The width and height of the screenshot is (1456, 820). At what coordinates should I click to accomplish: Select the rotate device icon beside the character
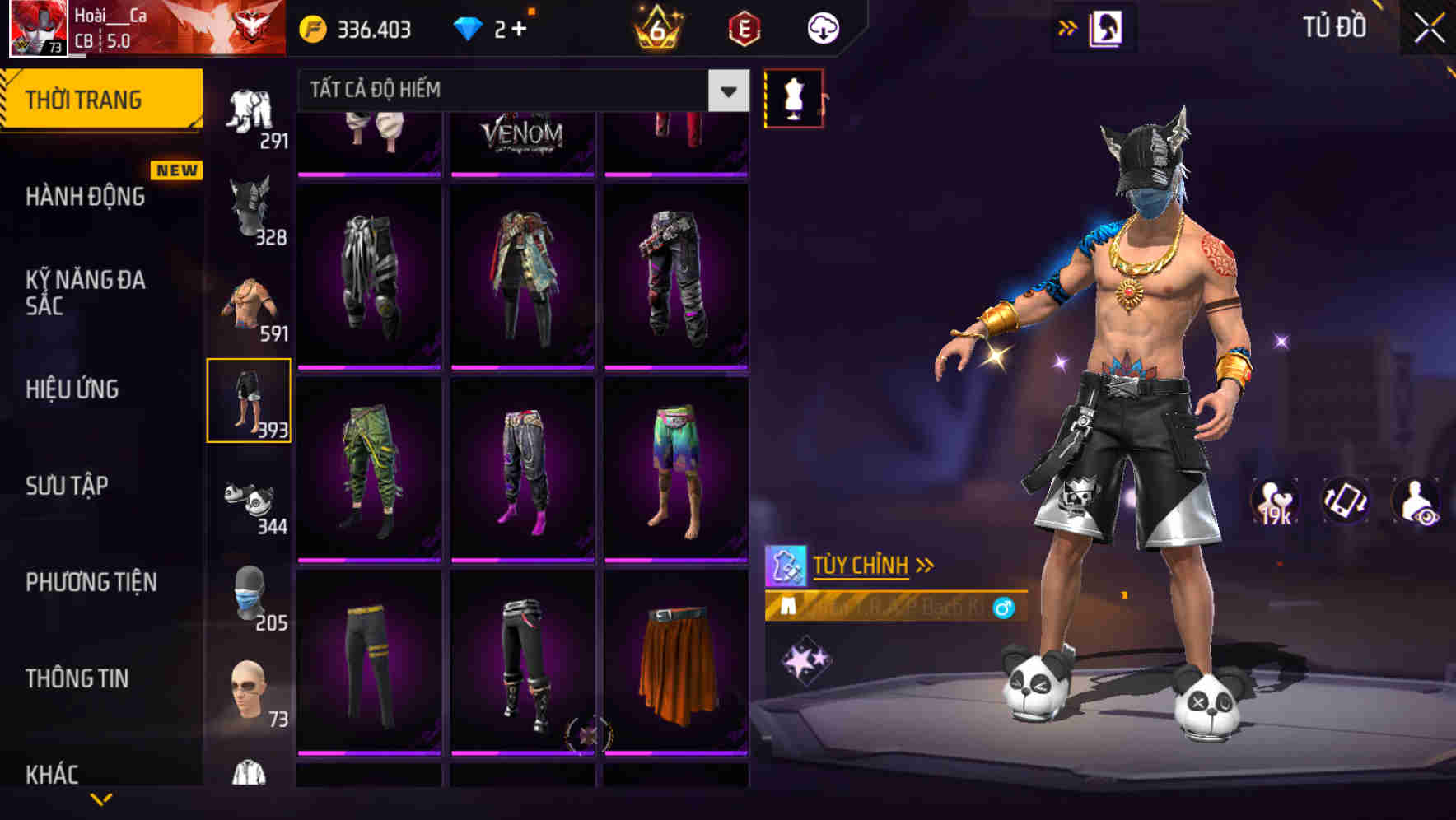tap(1346, 500)
